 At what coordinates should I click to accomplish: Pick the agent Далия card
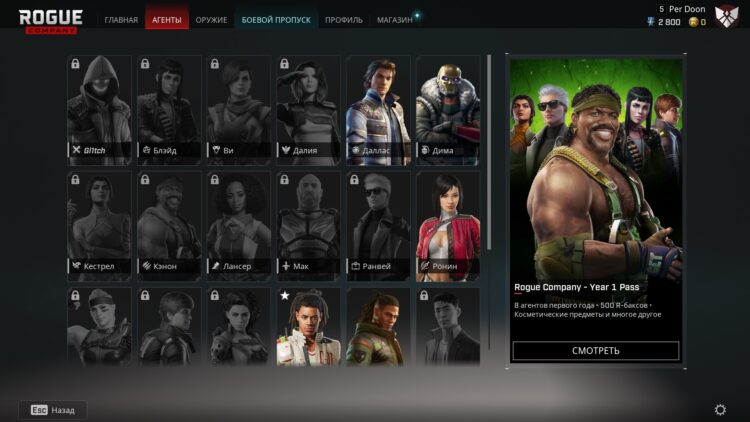tap(308, 109)
